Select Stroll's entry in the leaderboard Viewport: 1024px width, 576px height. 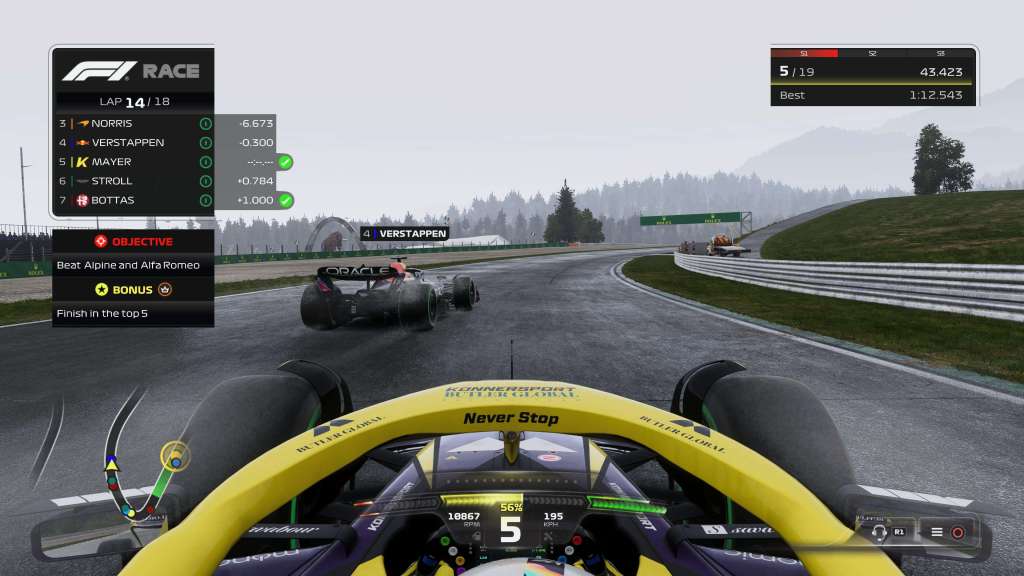[110, 181]
